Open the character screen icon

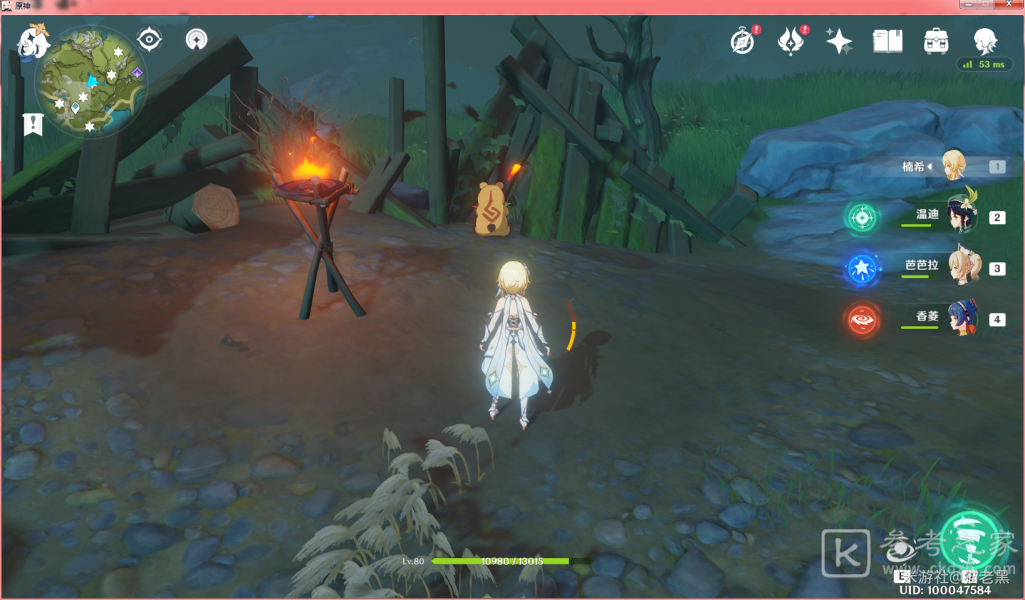click(x=985, y=40)
